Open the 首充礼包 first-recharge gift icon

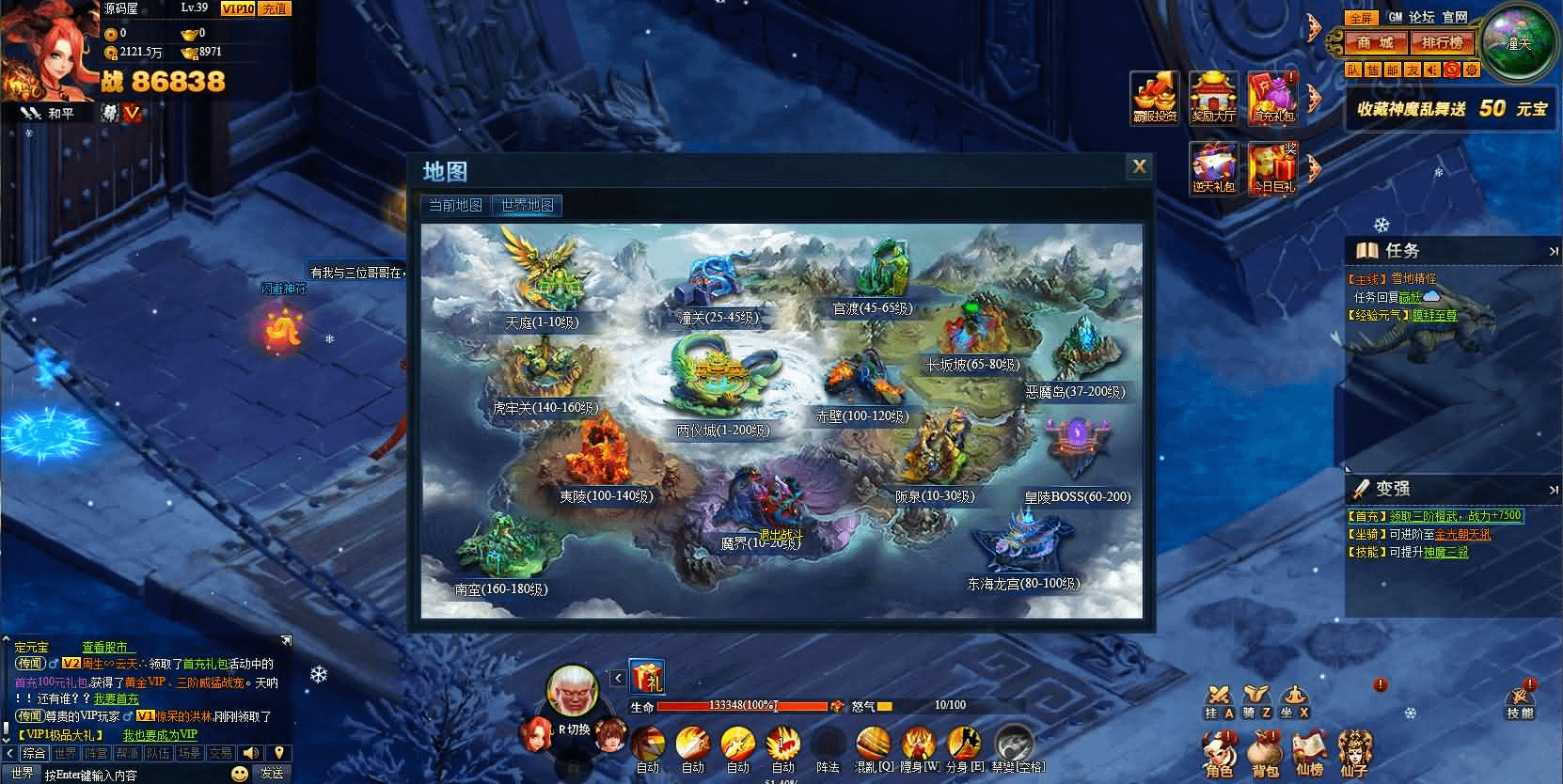[1272, 98]
